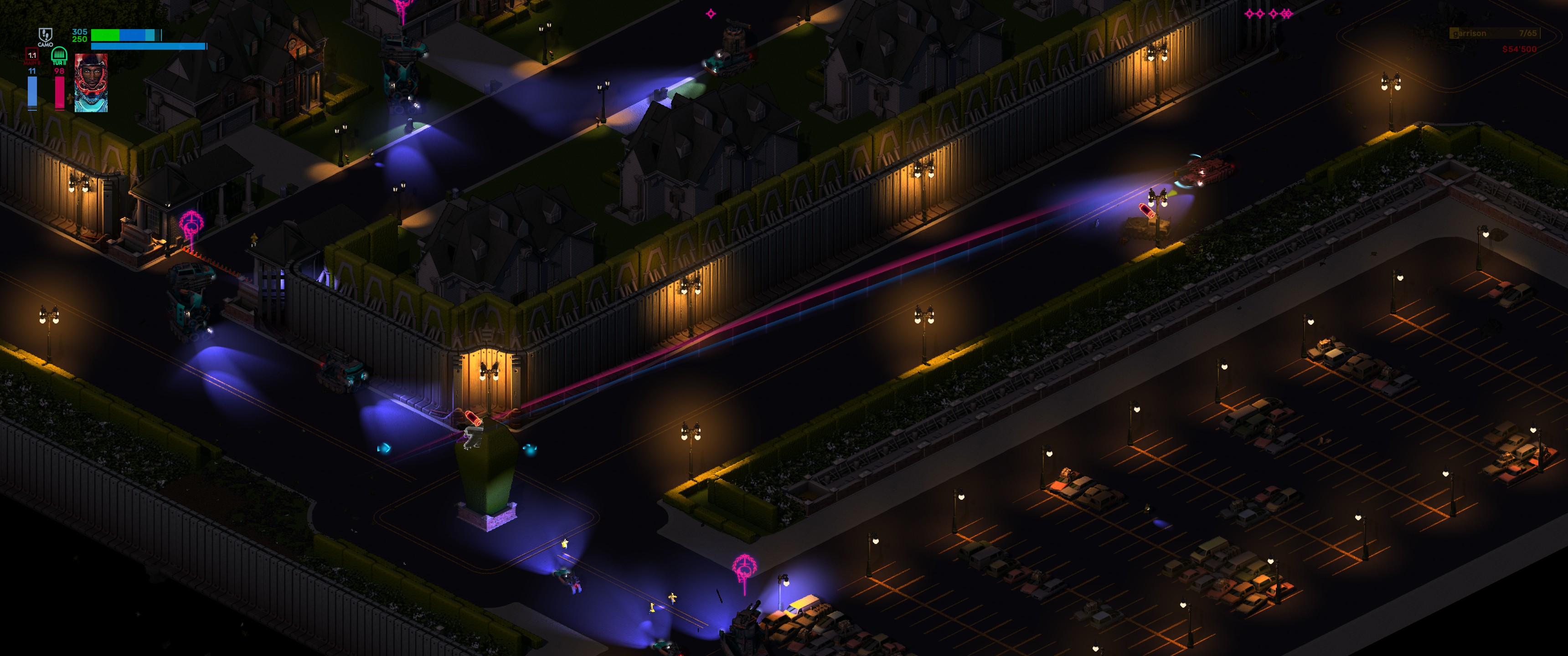Select the MAIN II weapon icon
This screenshot has height=656, width=1568.
[32, 56]
